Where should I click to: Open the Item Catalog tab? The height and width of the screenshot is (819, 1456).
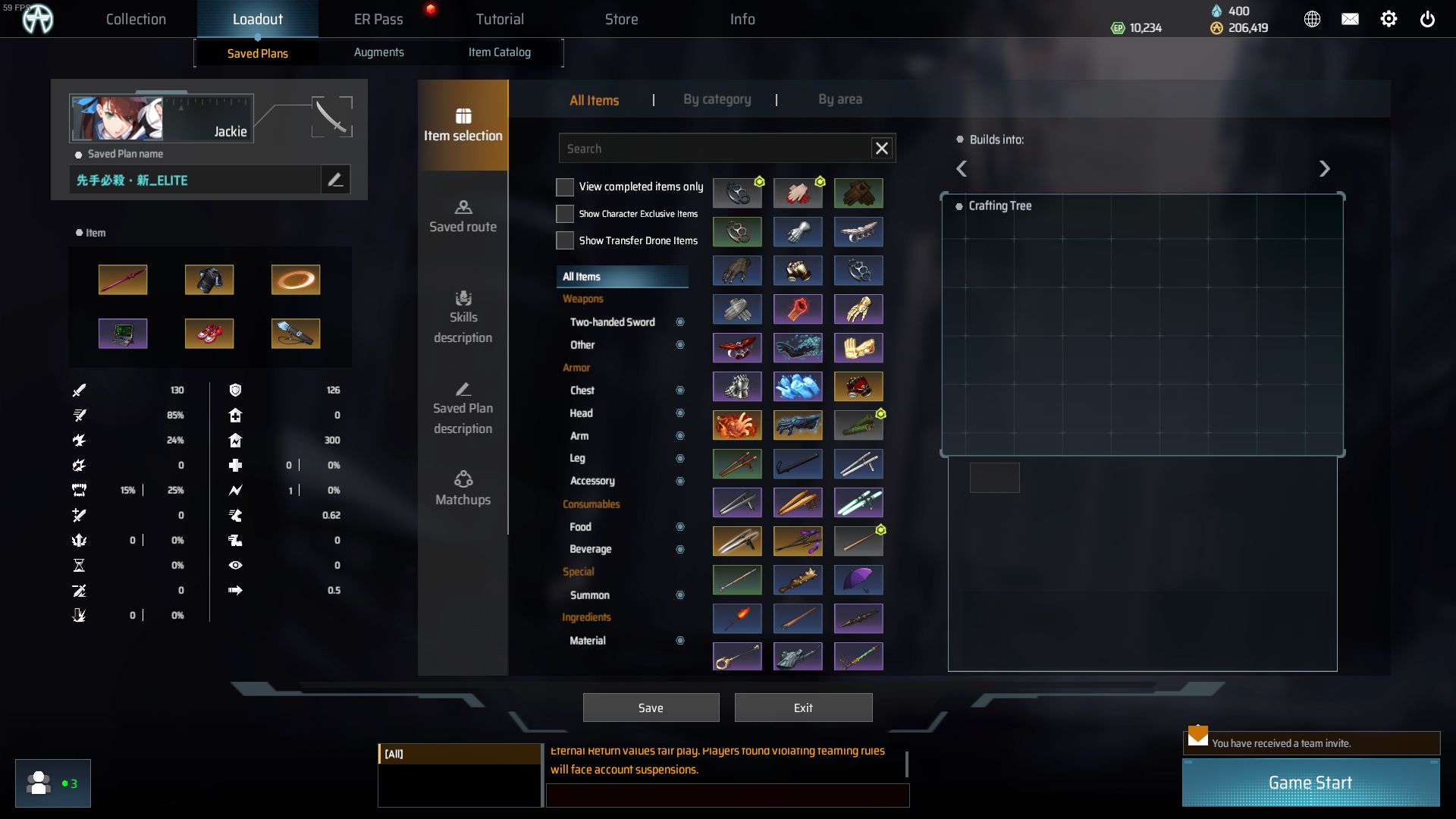(x=500, y=52)
